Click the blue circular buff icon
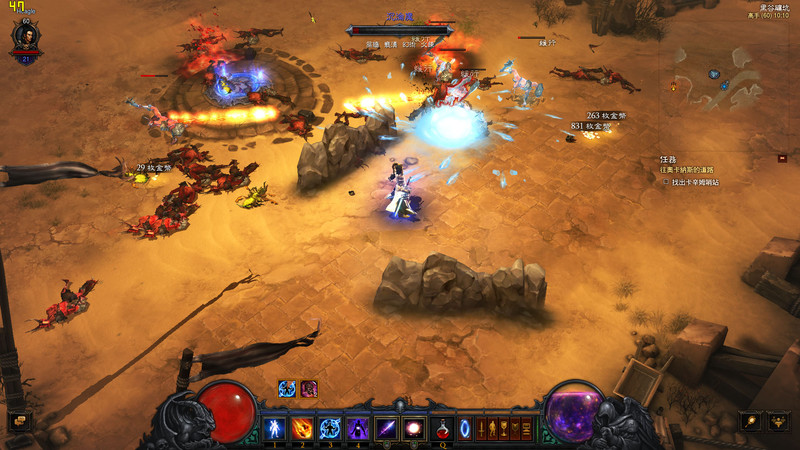The width and height of the screenshot is (800, 450). pos(287,389)
